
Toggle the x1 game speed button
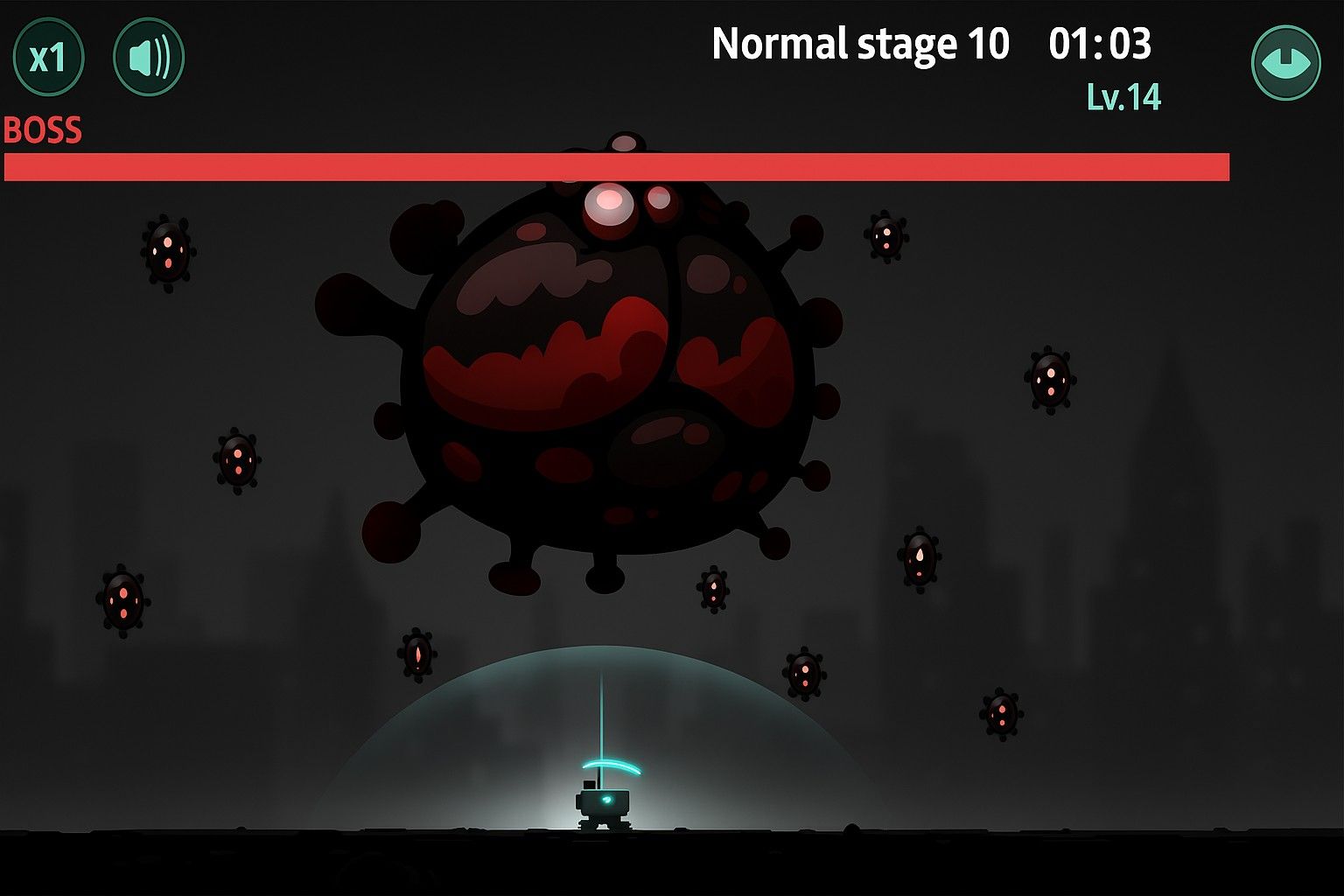click(x=48, y=59)
